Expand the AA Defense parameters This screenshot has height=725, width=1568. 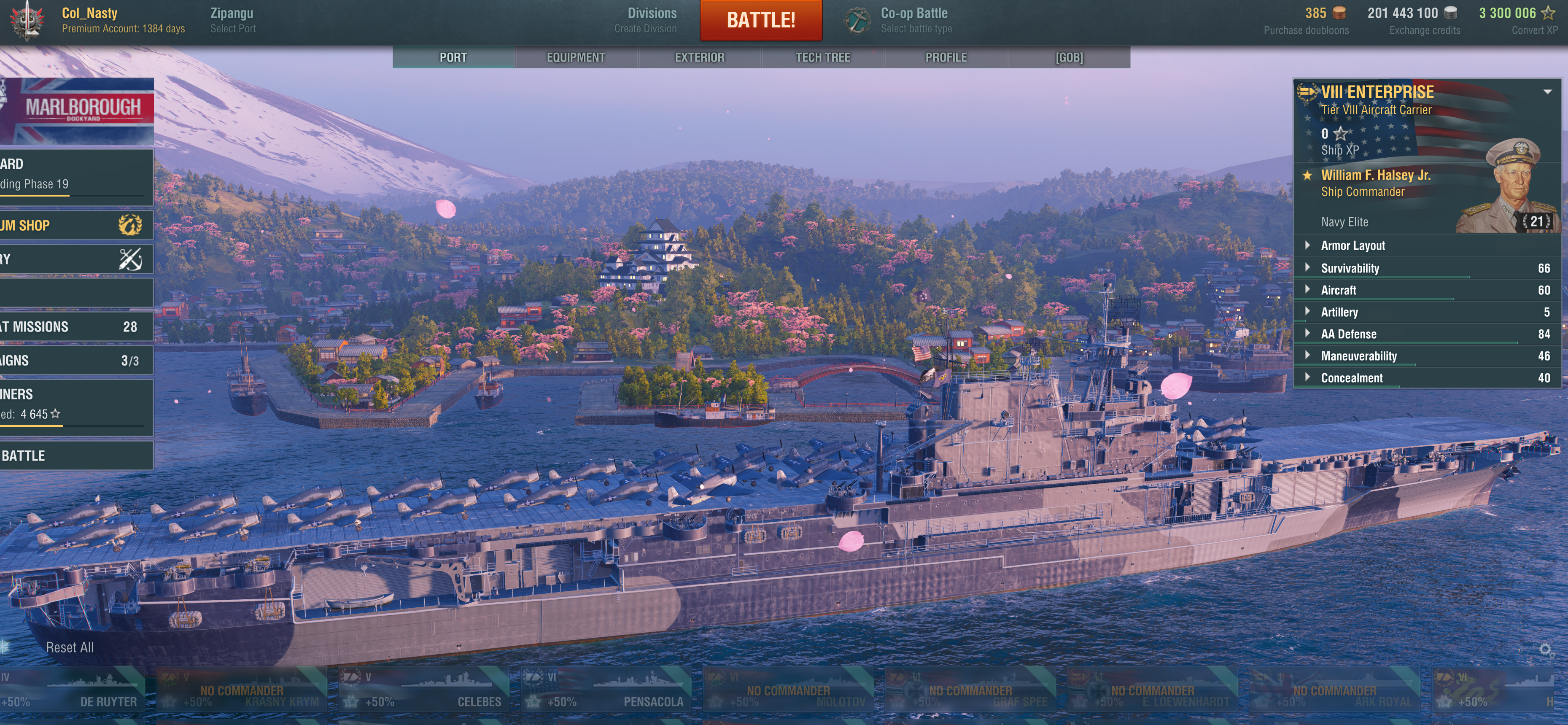pos(1348,334)
